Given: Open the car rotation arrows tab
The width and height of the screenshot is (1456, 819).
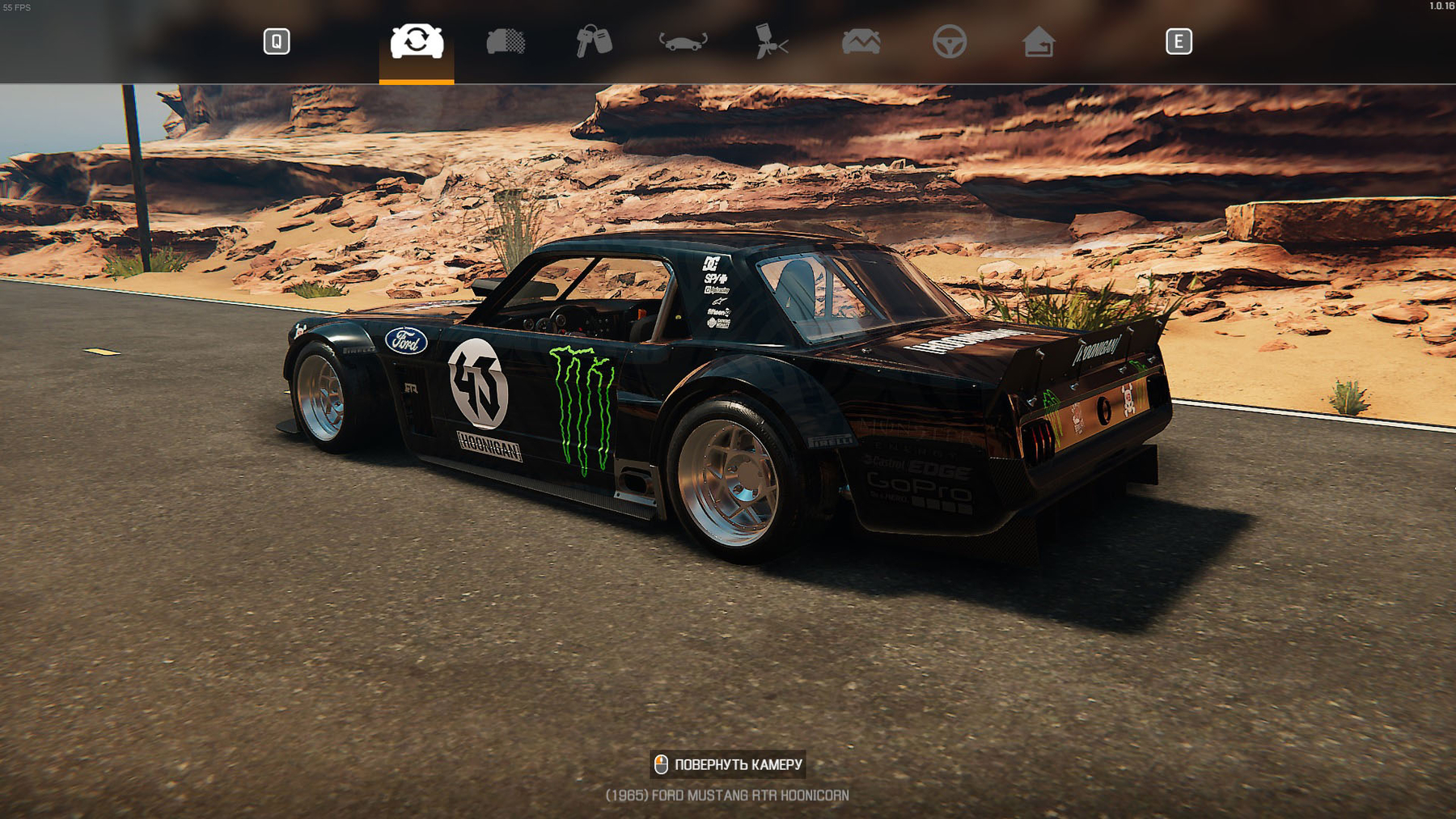Looking at the screenshot, I should click(683, 41).
